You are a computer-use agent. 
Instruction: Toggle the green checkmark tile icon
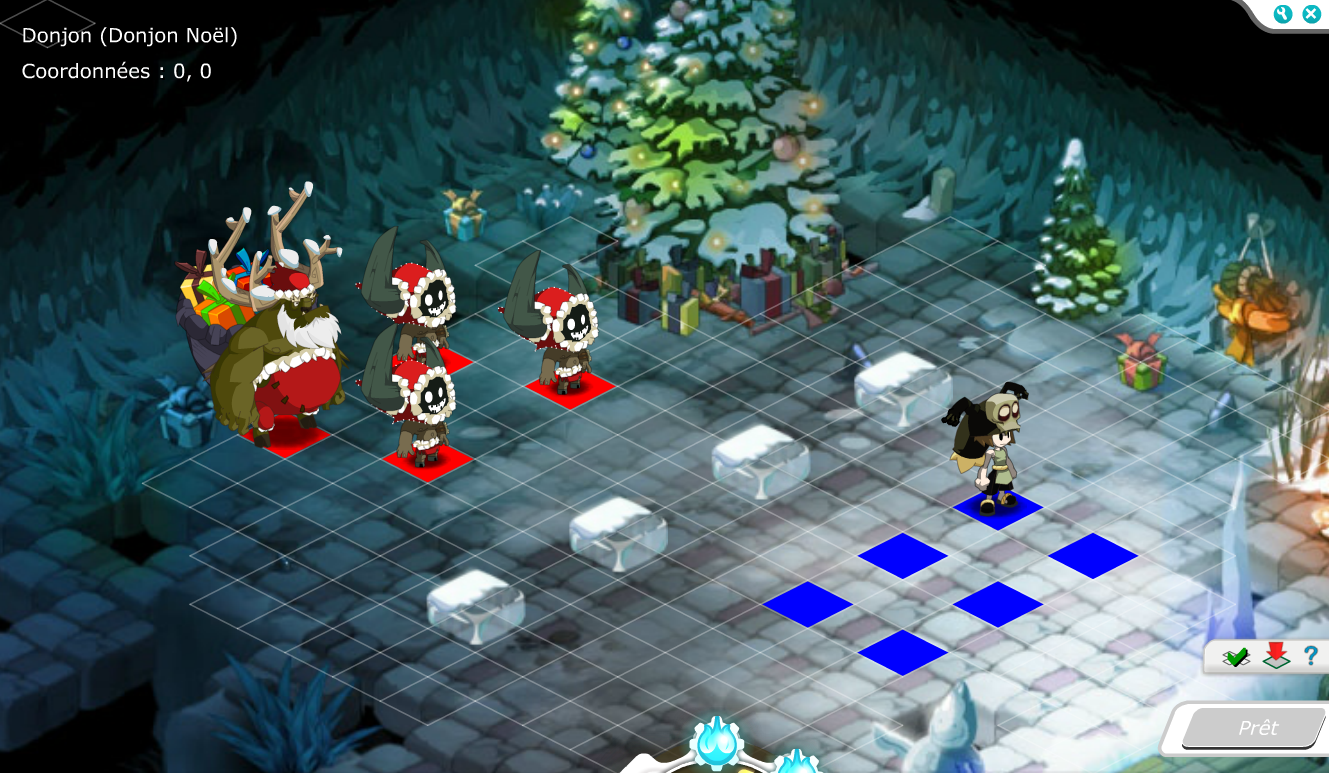point(1237,657)
